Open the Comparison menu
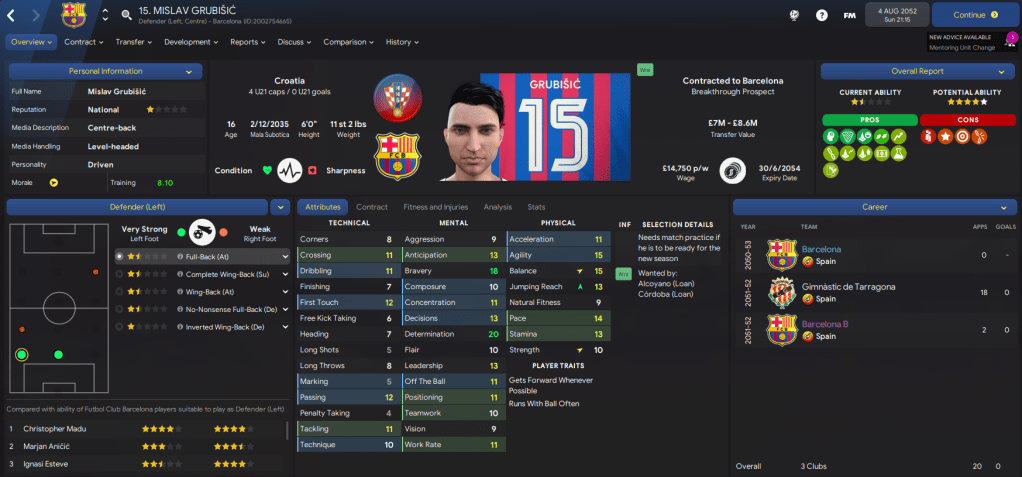1022x477 pixels. 347,42
